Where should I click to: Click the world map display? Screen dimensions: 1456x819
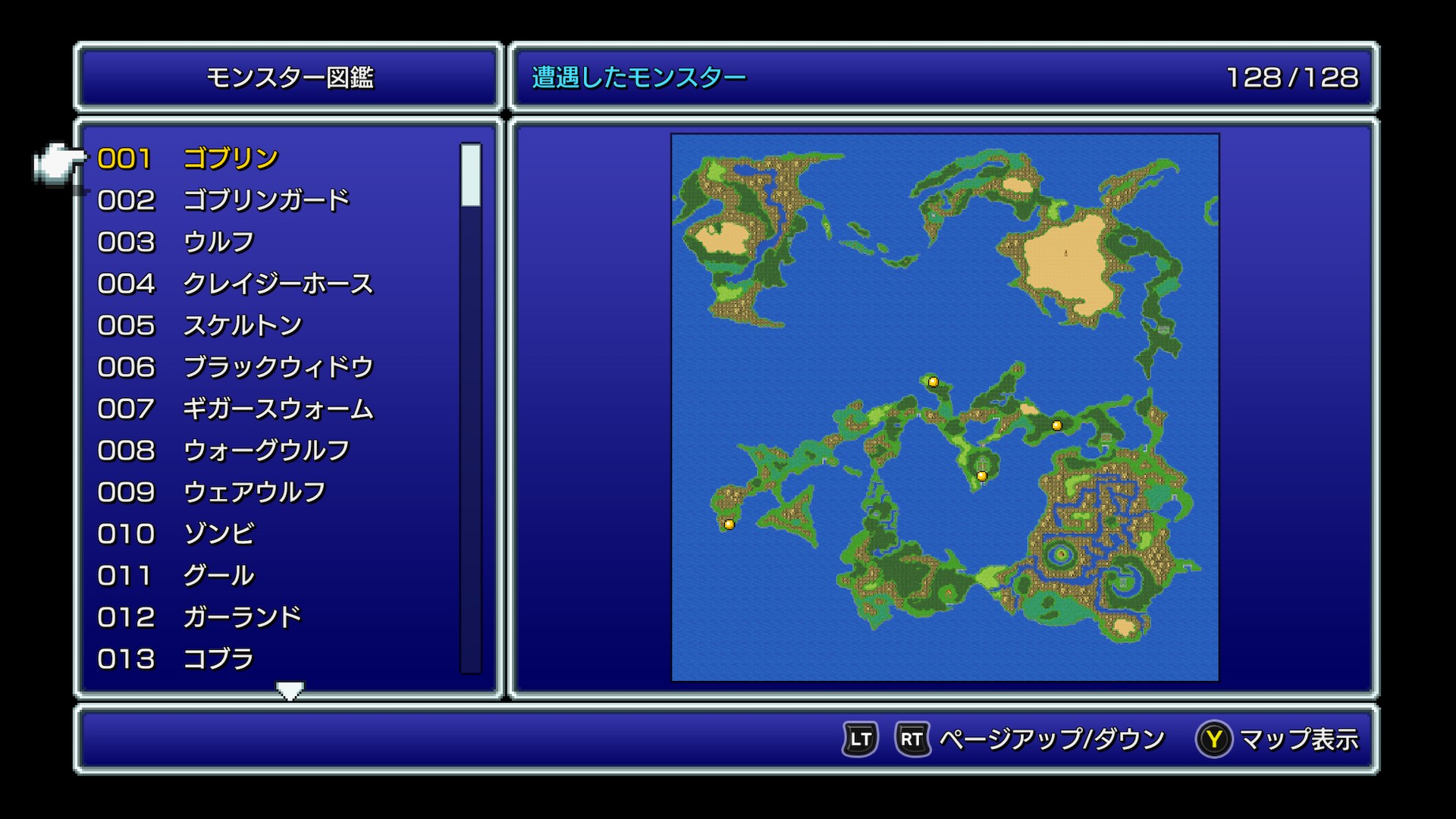point(945,408)
